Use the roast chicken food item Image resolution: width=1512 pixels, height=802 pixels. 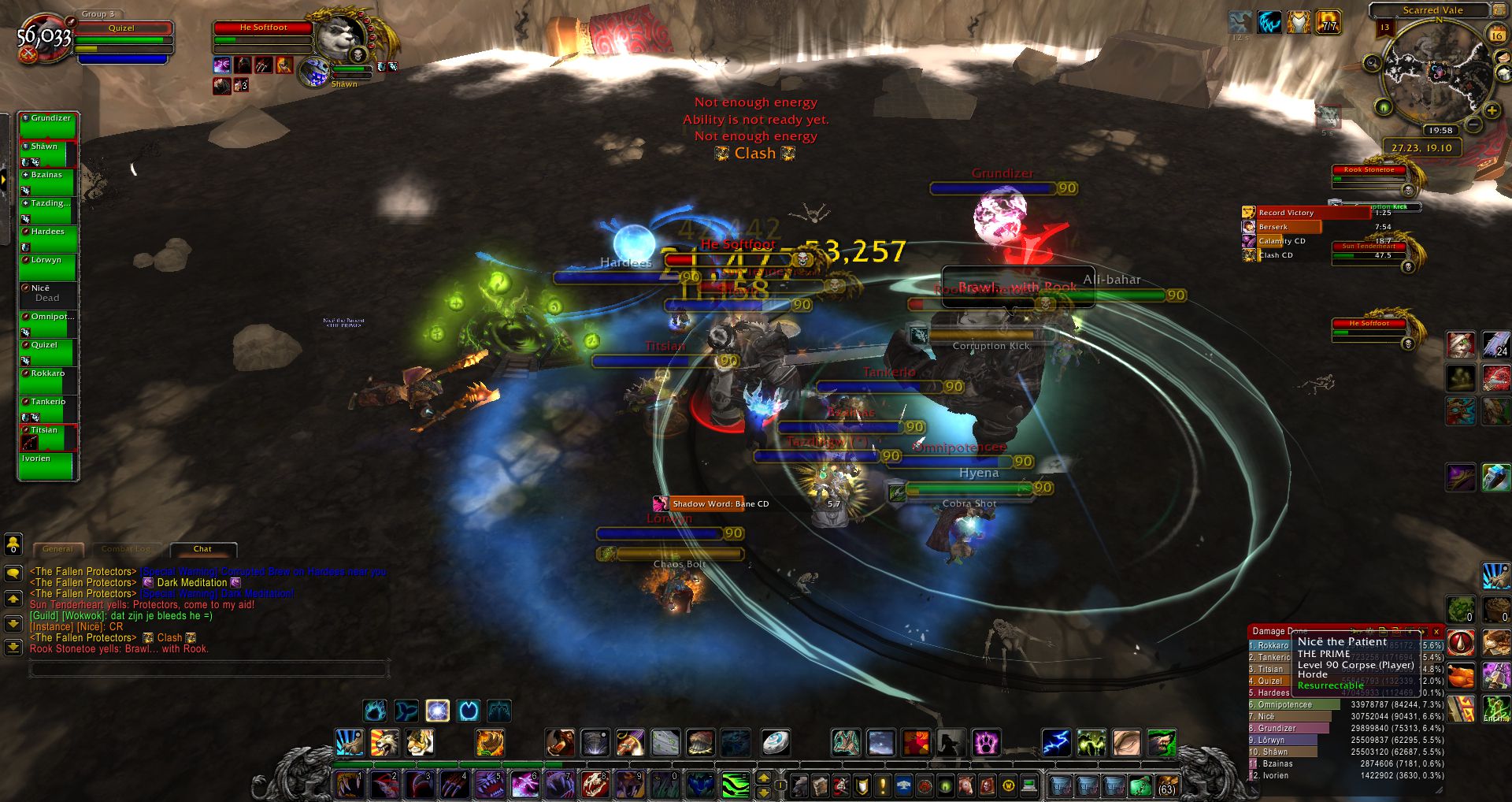click(x=1461, y=676)
